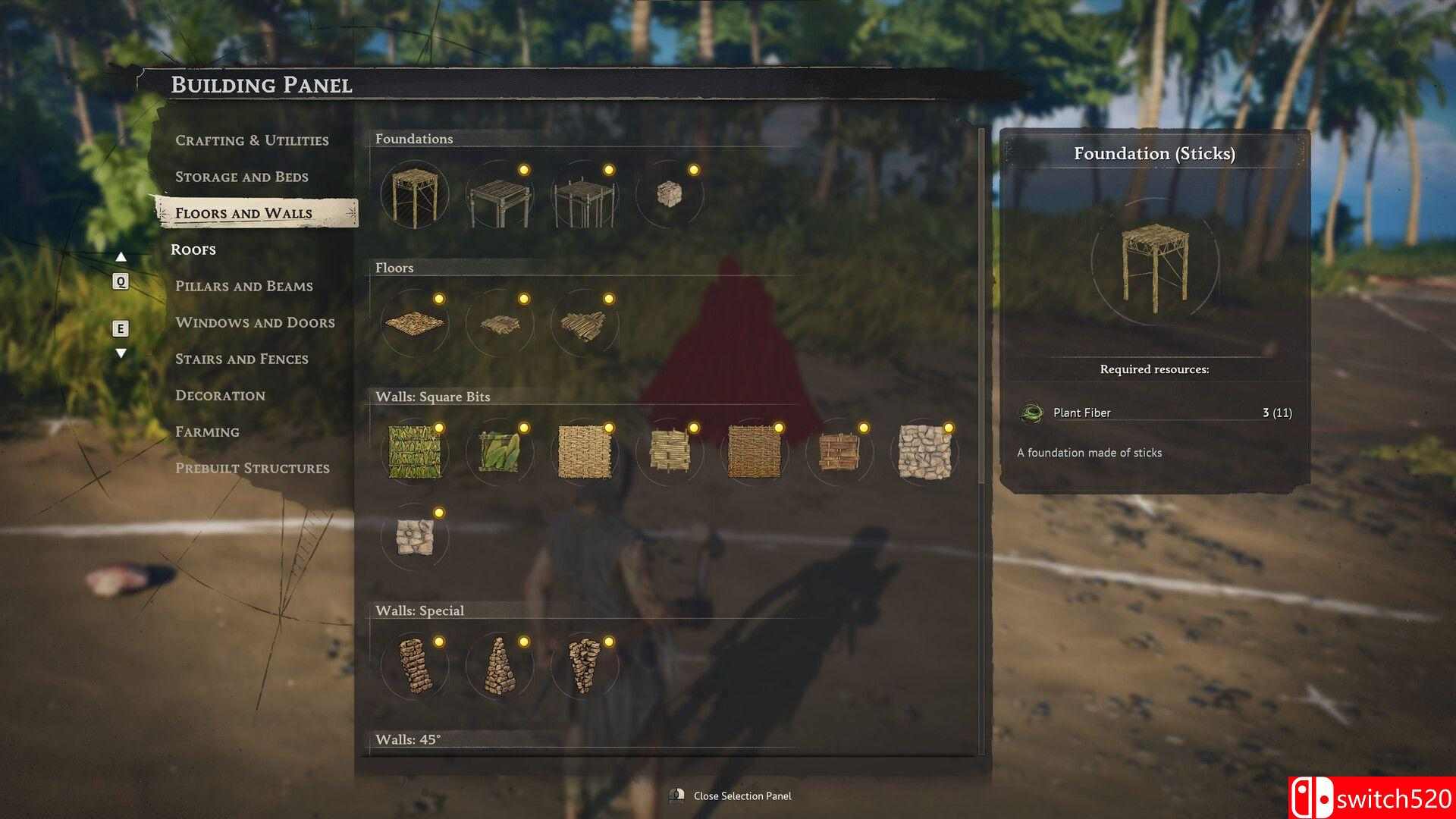Show the Pillars and Beams category
This screenshot has height=819, width=1456.
(243, 286)
